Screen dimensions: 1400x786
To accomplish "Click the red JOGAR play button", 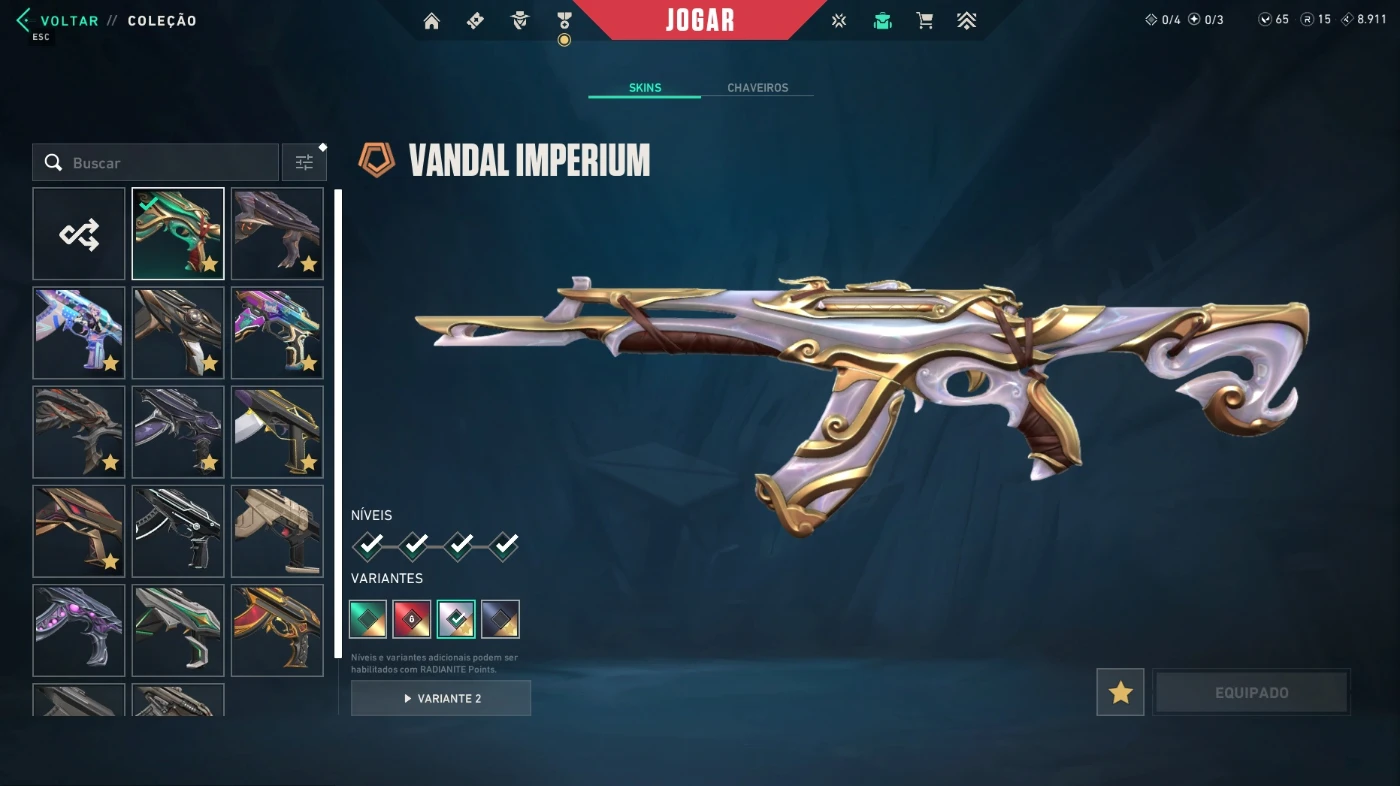I will pyautogui.click(x=699, y=20).
